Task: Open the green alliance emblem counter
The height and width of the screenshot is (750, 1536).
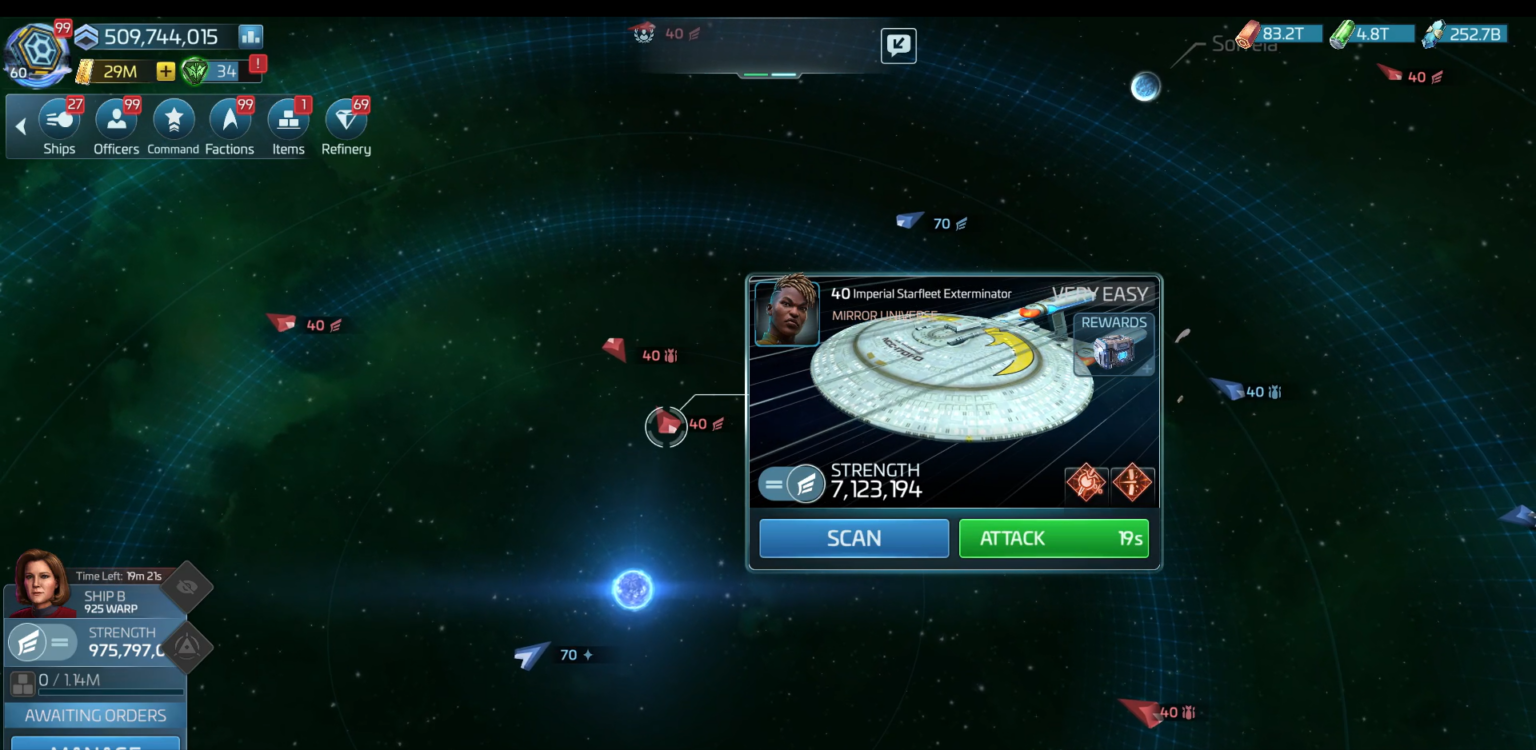Action: point(196,71)
